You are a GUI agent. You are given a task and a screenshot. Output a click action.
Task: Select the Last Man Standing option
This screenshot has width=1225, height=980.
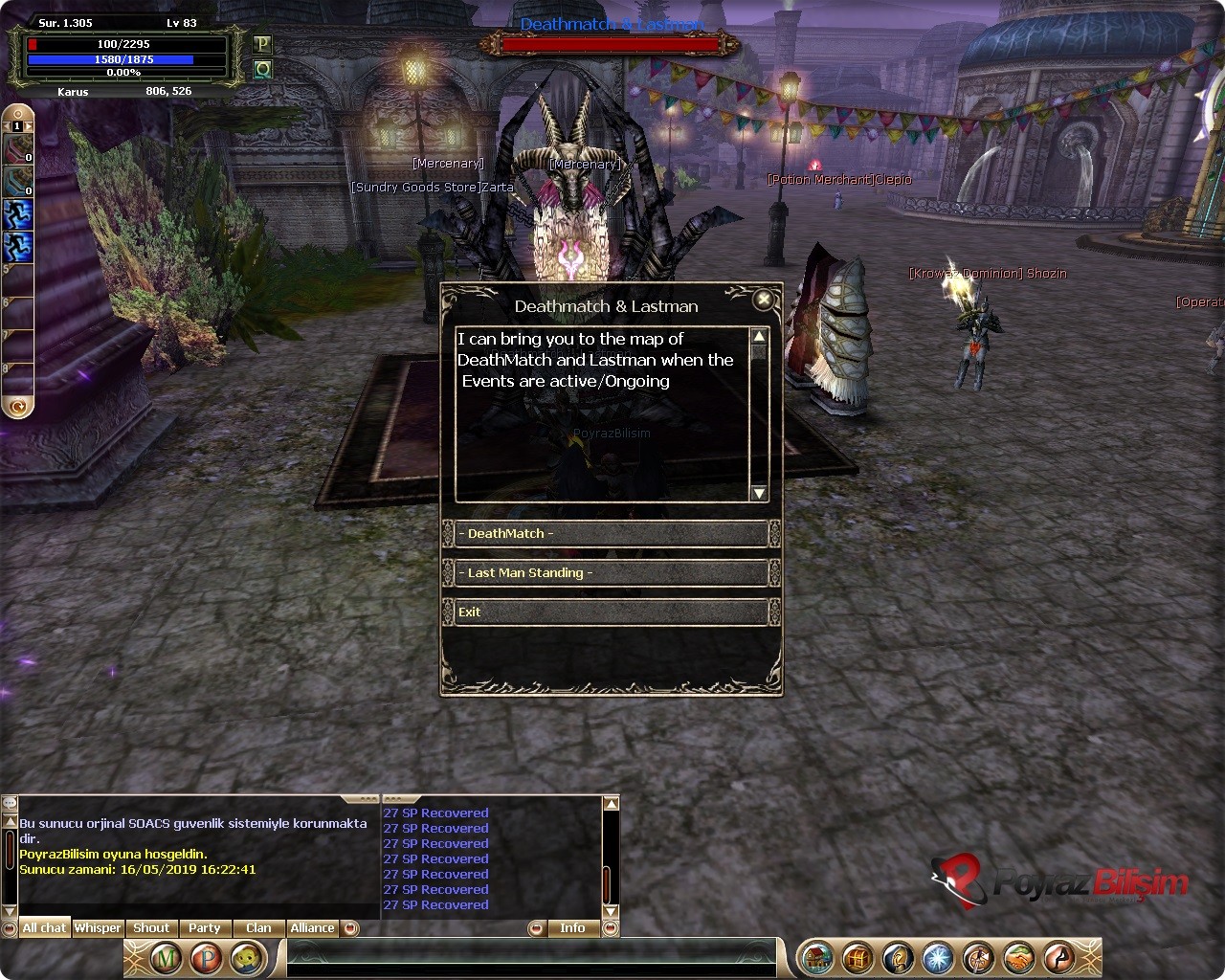(x=609, y=573)
